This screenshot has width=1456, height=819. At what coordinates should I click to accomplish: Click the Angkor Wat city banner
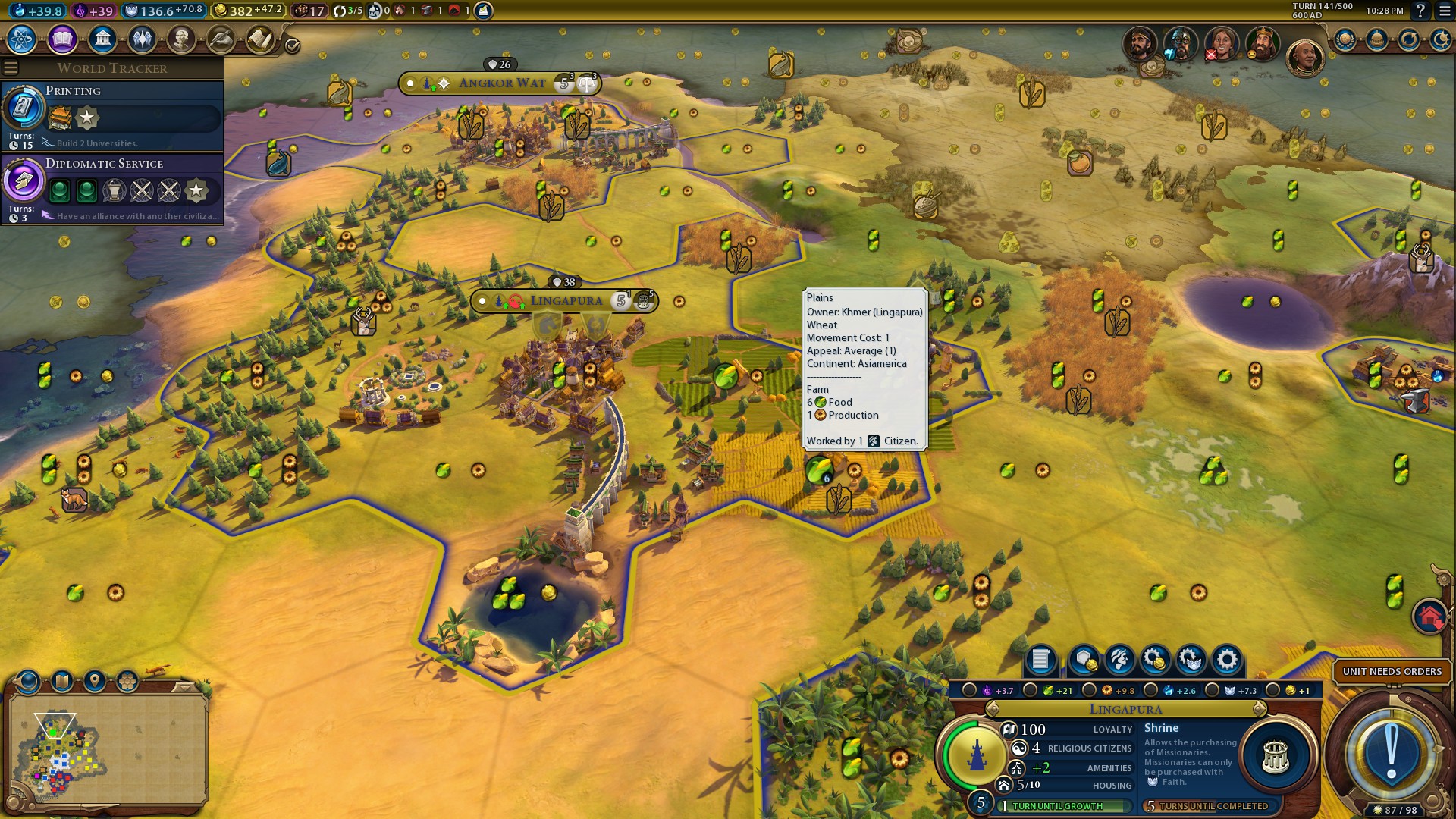(501, 83)
